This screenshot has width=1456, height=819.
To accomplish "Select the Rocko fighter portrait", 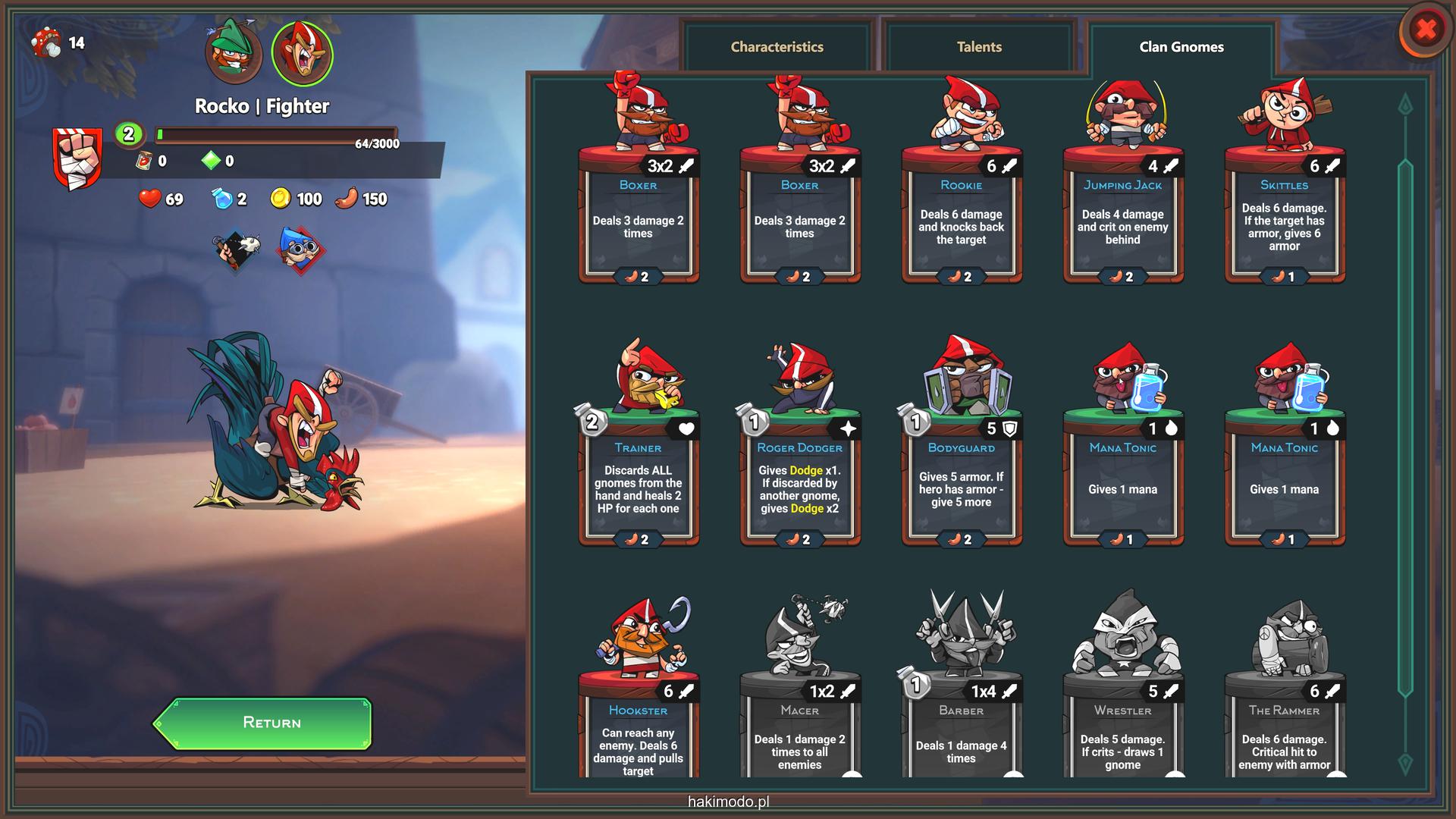I will pos(302,53).
